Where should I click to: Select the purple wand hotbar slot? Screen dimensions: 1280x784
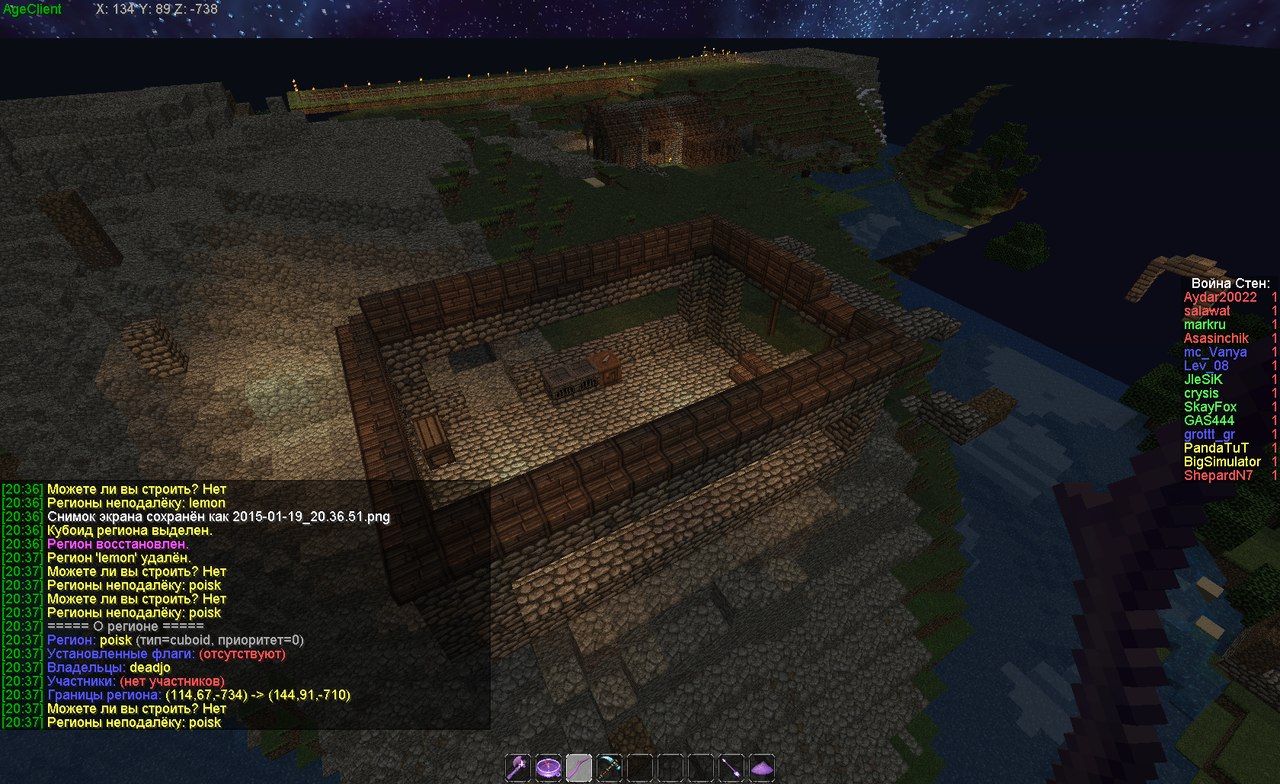732,767
